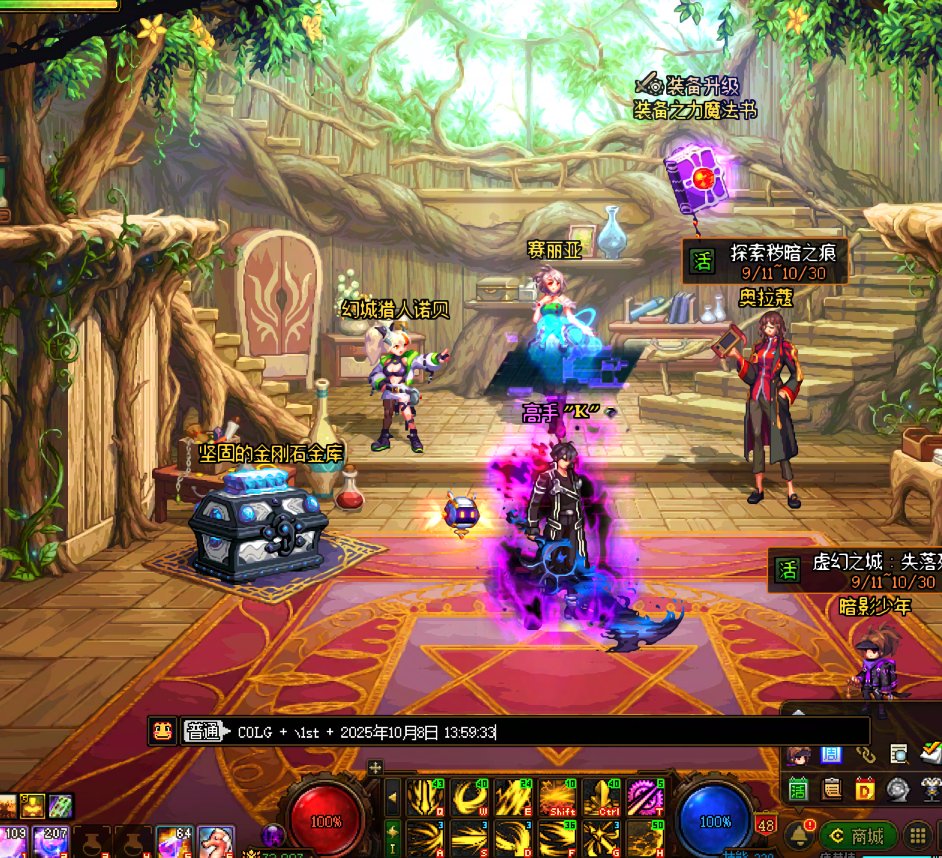Open the magnifier document search icon

point(899,754)
